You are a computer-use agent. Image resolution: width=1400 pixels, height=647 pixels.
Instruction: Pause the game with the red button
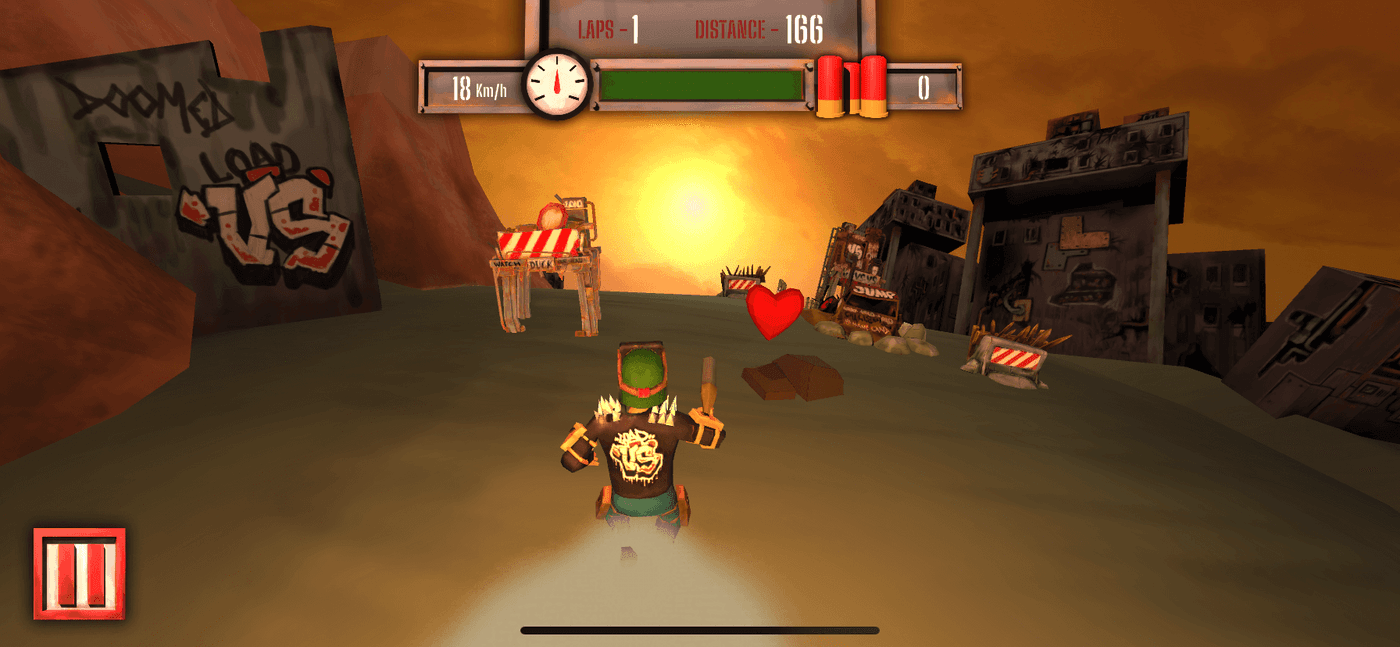pos(79,573)
